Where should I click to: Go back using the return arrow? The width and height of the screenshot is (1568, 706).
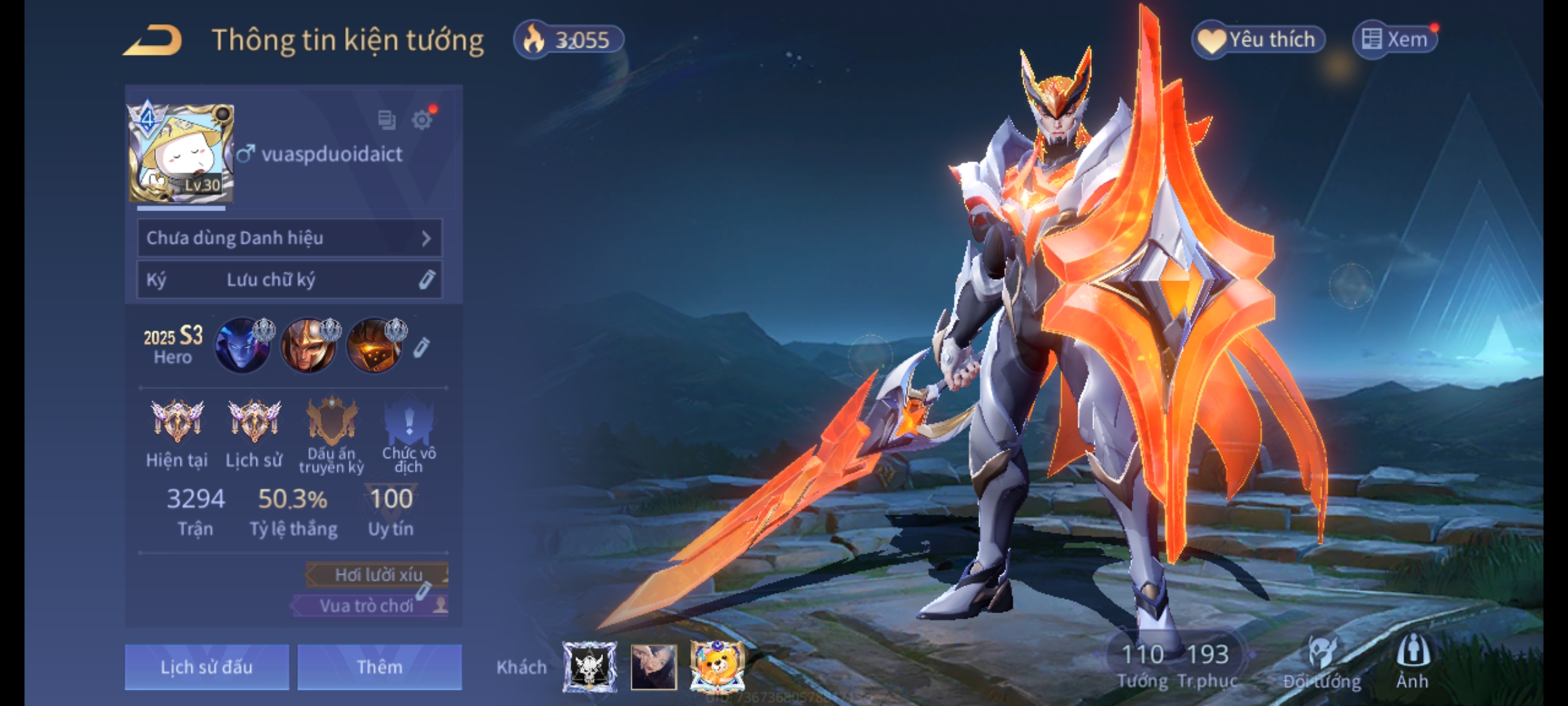pyautogui.click(x=153, y=41)
